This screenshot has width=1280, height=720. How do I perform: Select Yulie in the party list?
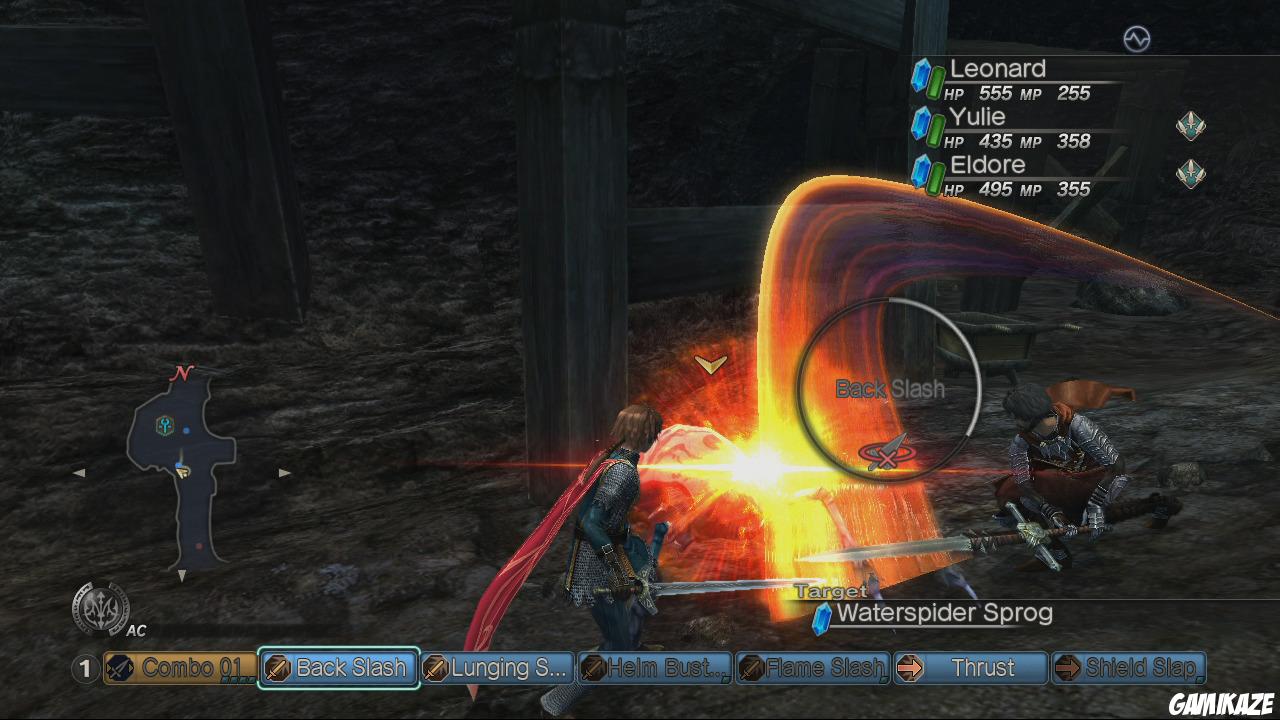point(977,117)
